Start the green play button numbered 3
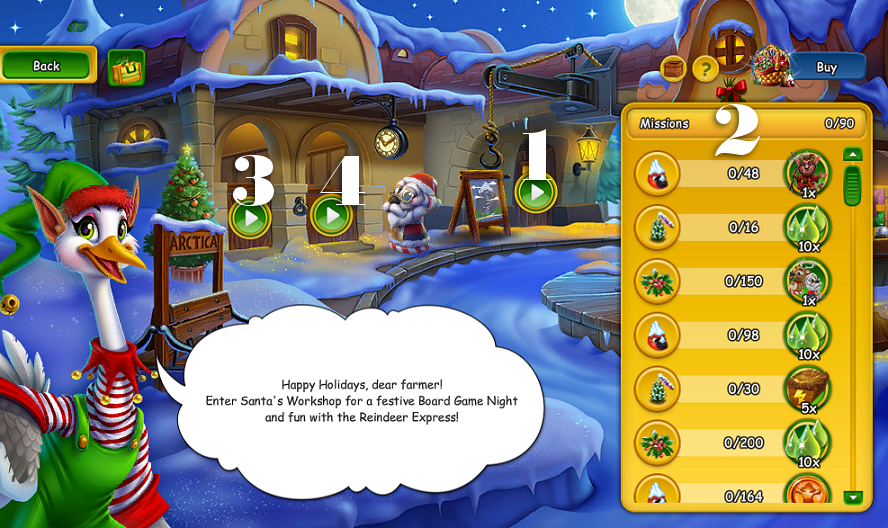The height and width of the screenshot is (528, 888). (250, 216)
